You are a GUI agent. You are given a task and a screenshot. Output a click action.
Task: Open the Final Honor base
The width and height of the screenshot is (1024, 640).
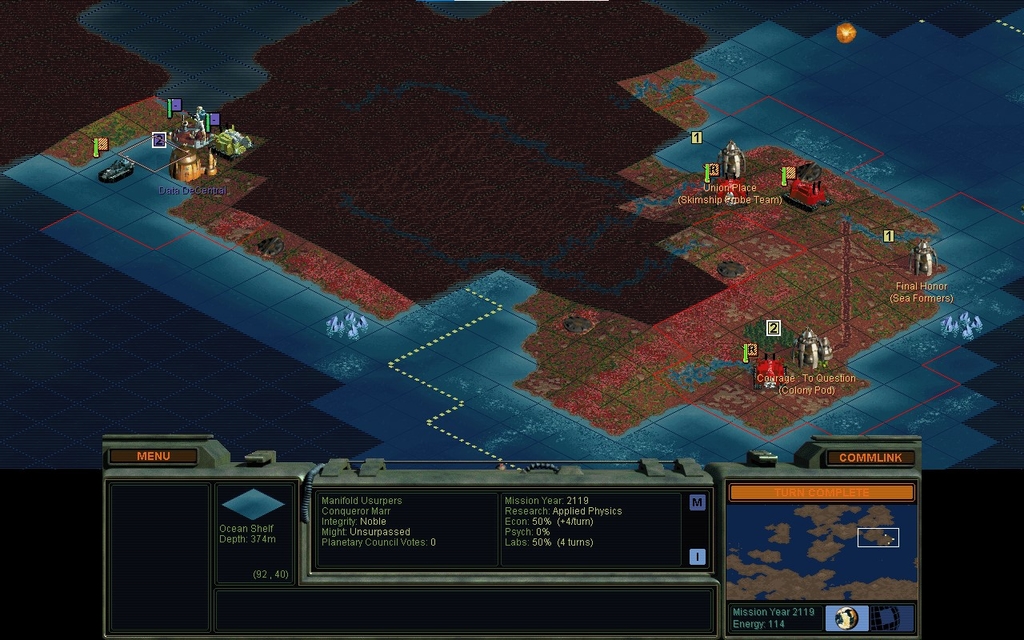922,259
